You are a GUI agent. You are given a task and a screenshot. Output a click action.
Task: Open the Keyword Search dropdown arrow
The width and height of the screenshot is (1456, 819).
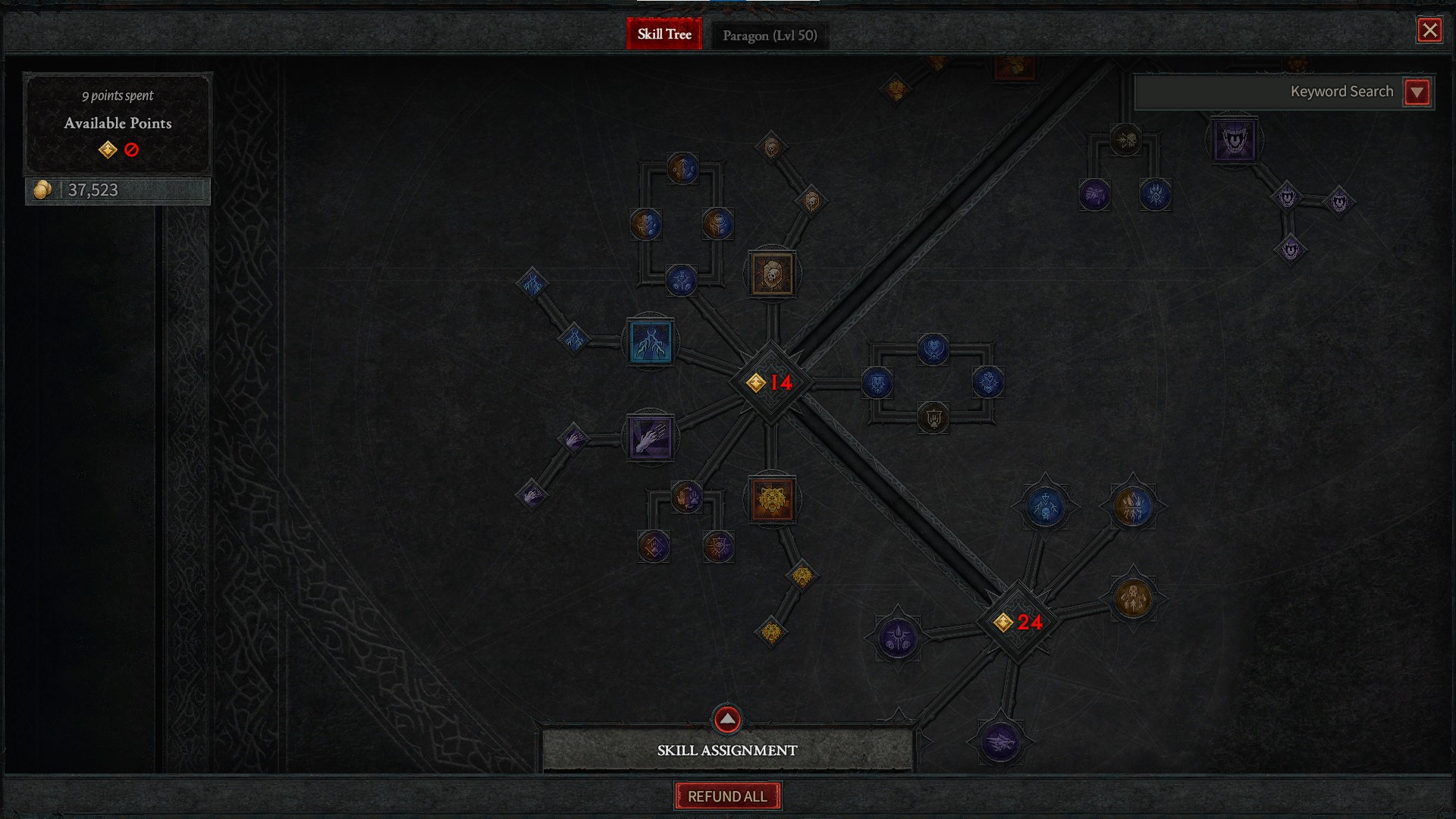tap(1417, 93)
